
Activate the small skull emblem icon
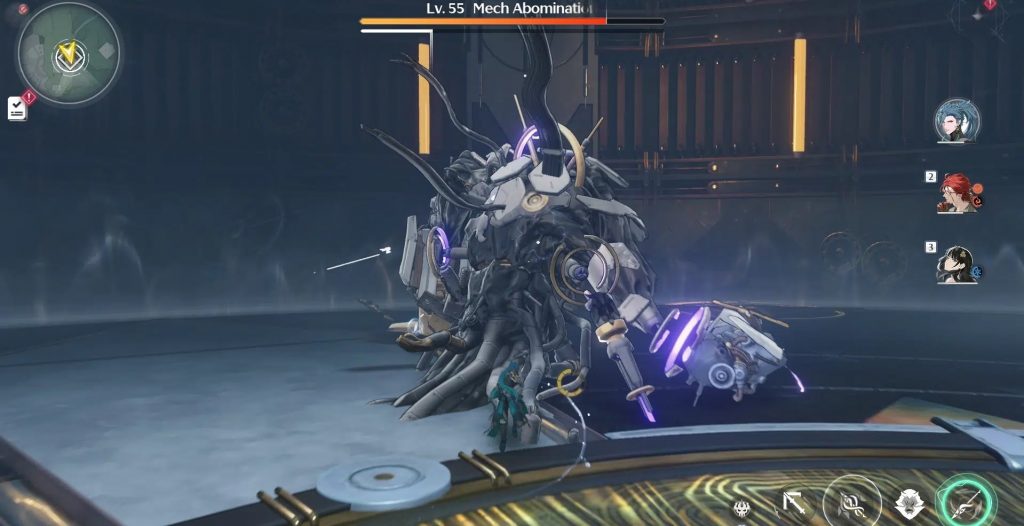[743, 509]
